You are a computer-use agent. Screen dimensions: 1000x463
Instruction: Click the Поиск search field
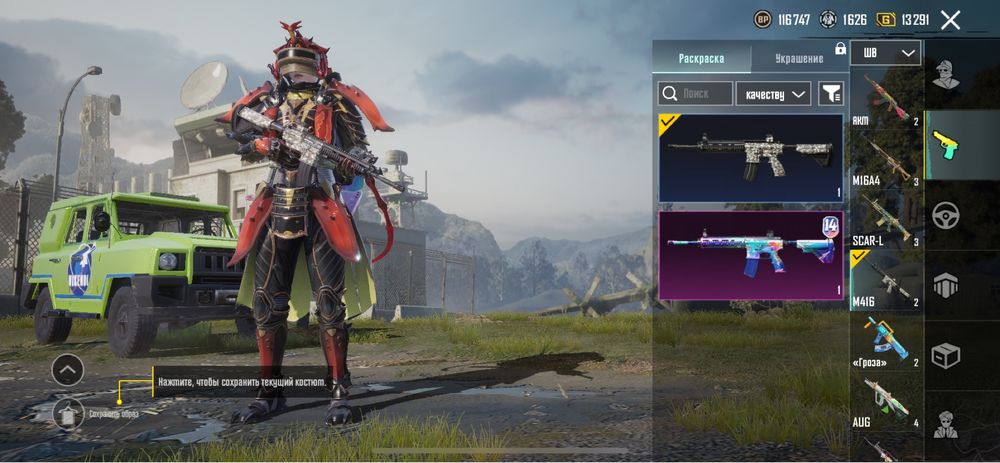point(694,93)
